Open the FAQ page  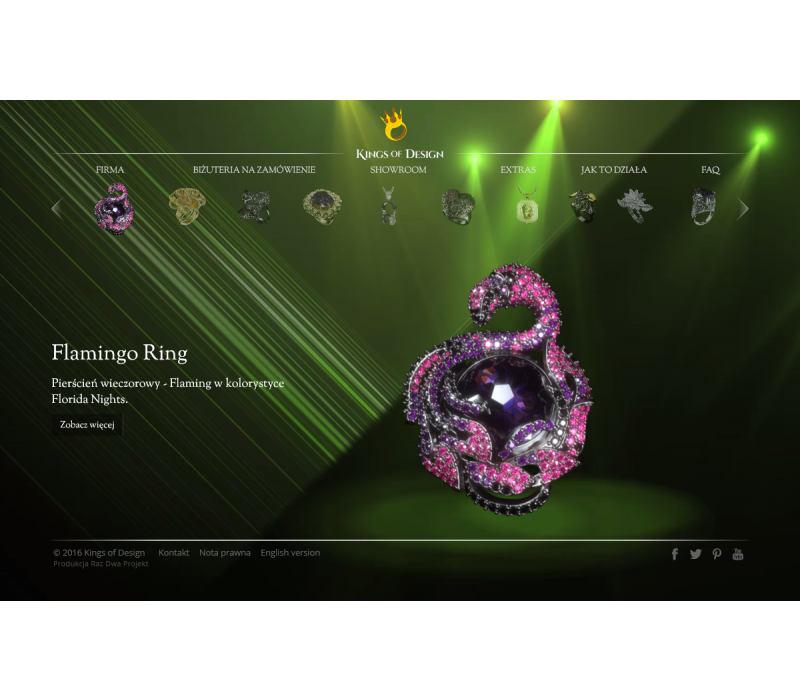pos(710,170)
